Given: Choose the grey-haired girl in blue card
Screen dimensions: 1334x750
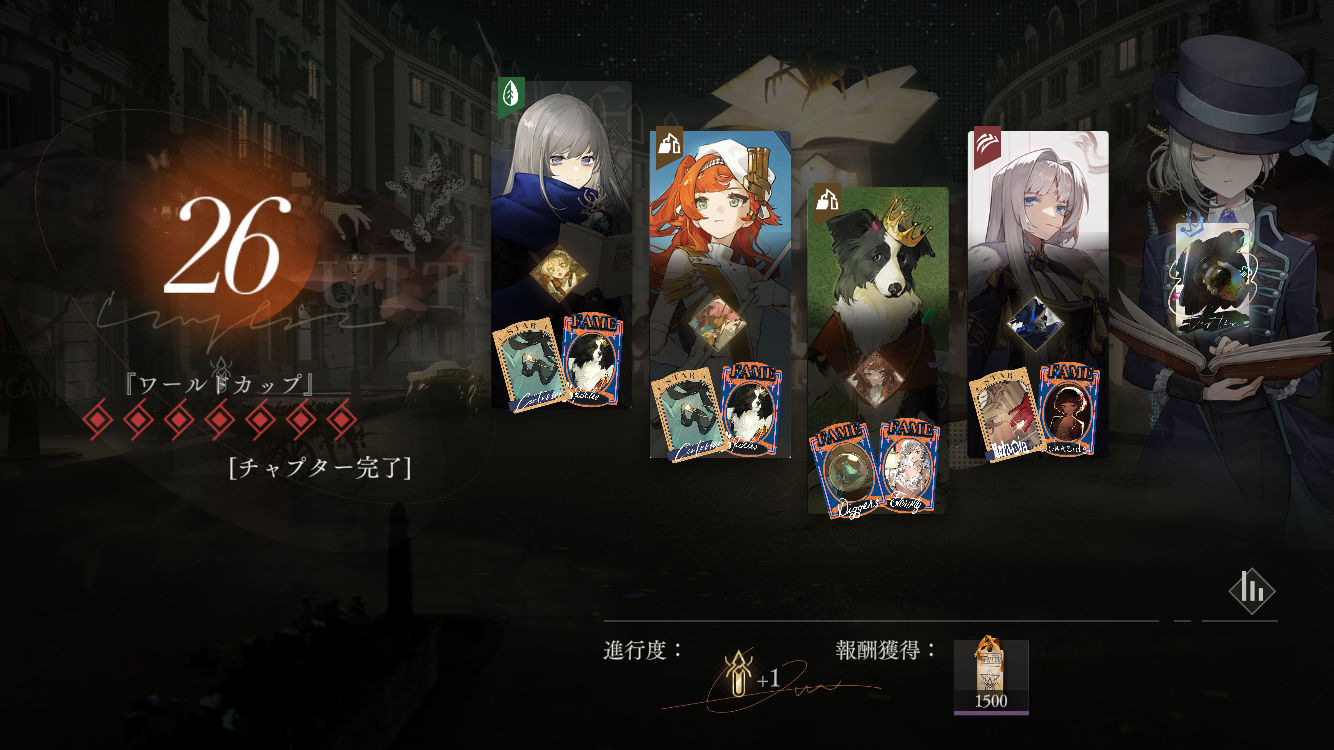Looking at the screenshot, I should click(561, 200).
